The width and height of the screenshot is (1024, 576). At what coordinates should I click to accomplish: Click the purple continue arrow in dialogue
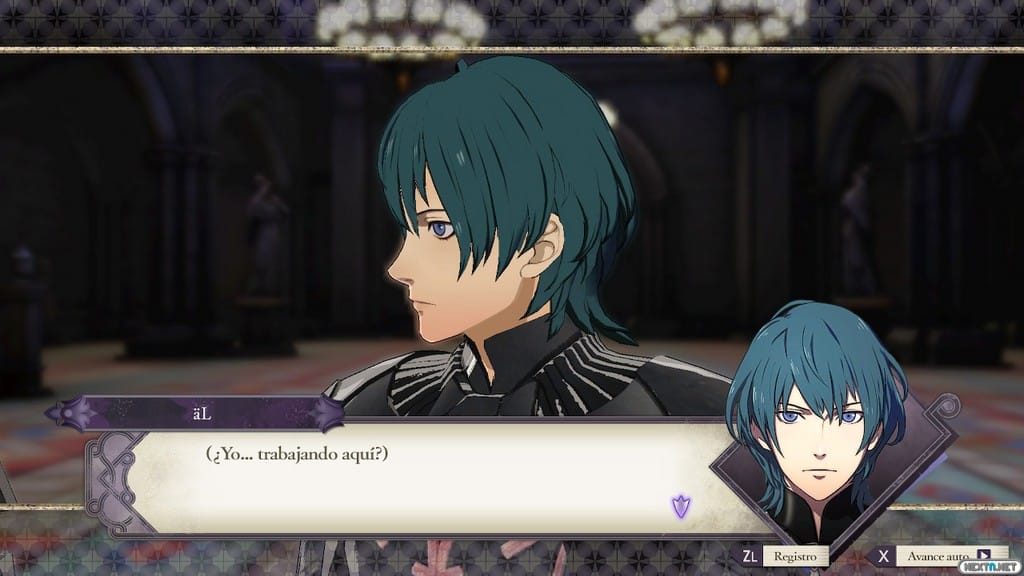pos(680,506)
